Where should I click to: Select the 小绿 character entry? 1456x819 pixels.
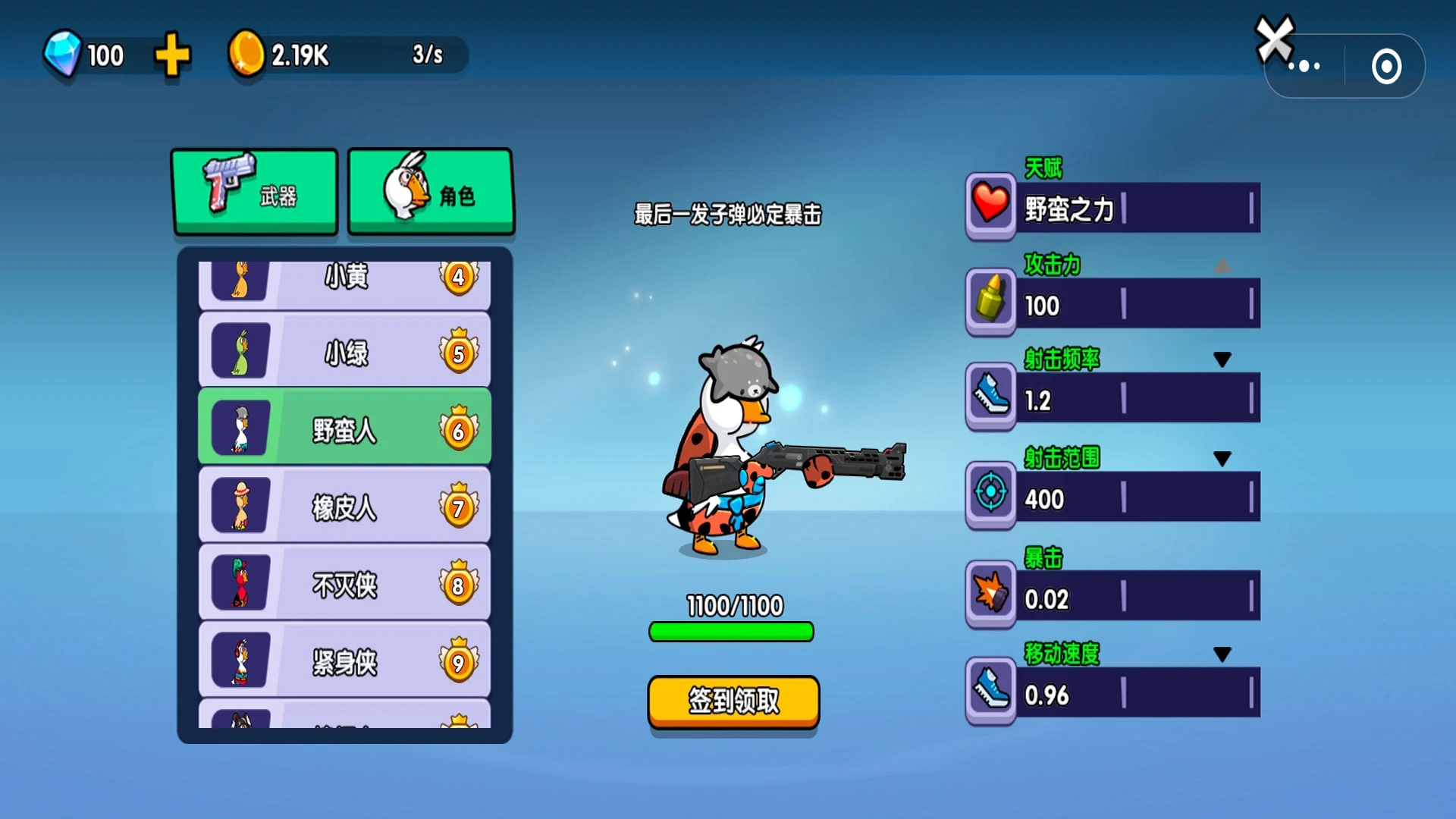[344, 351]
